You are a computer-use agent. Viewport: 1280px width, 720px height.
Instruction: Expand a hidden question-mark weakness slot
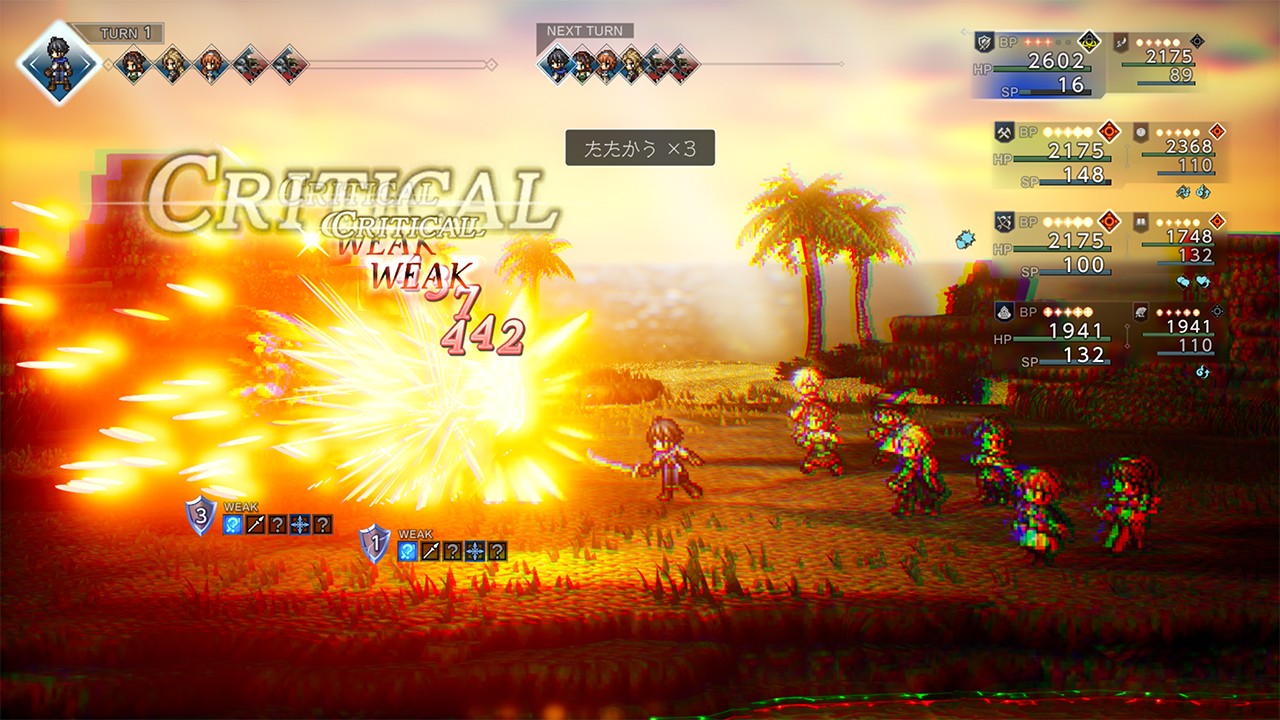(278, 524)
